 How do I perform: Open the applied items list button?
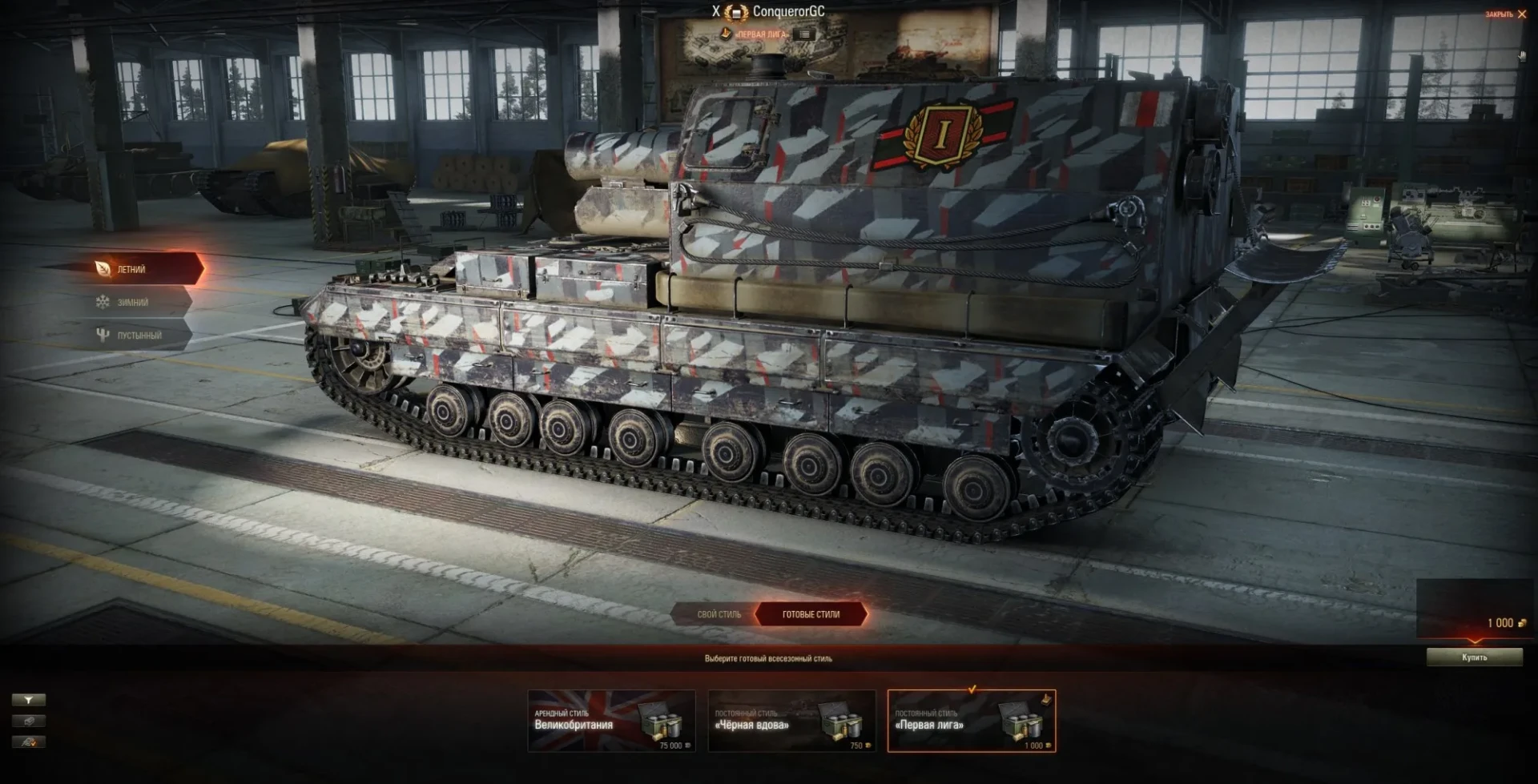pos(805,34)
